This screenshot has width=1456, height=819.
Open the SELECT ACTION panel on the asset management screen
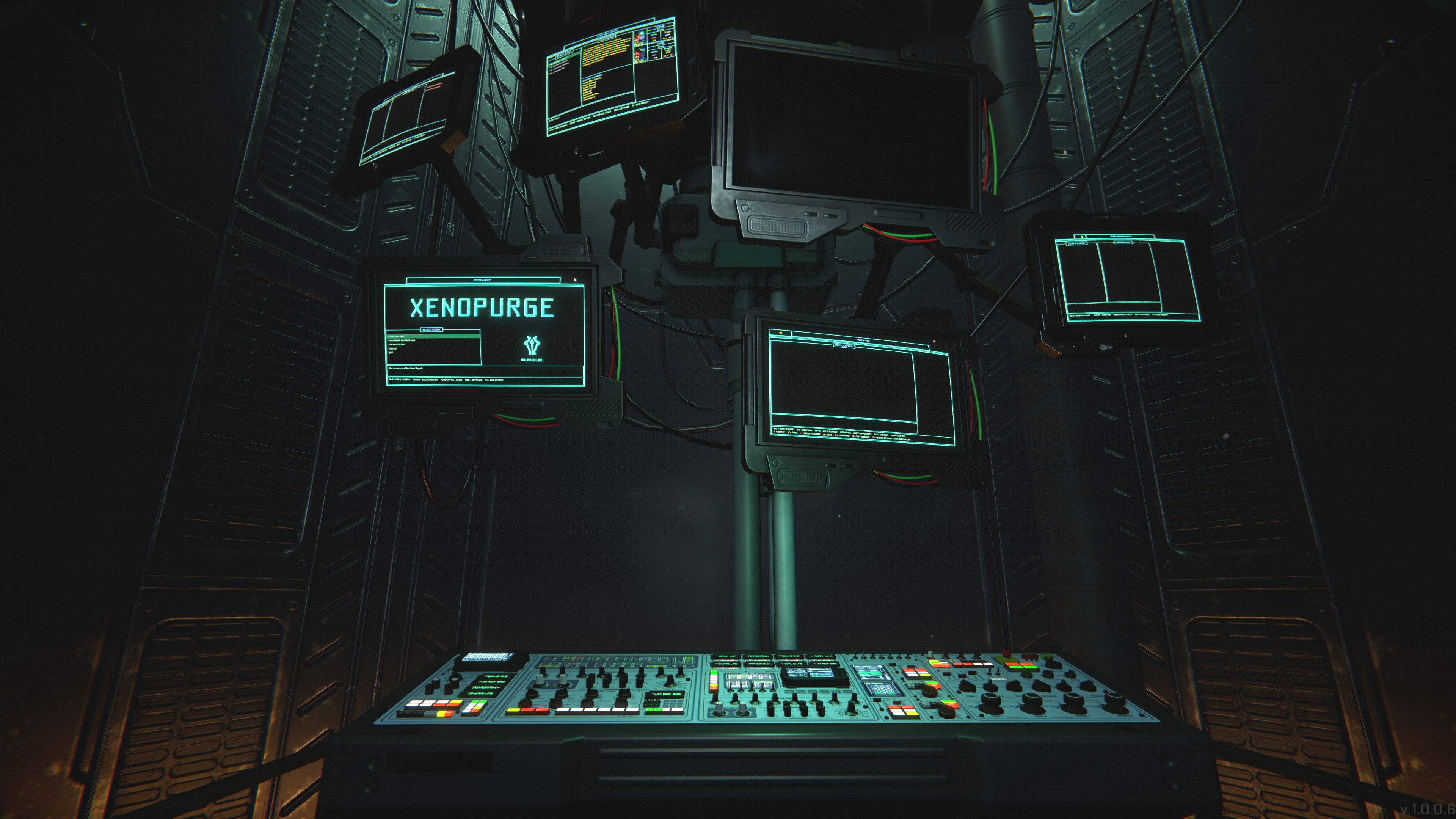(x=1077, y=243)
